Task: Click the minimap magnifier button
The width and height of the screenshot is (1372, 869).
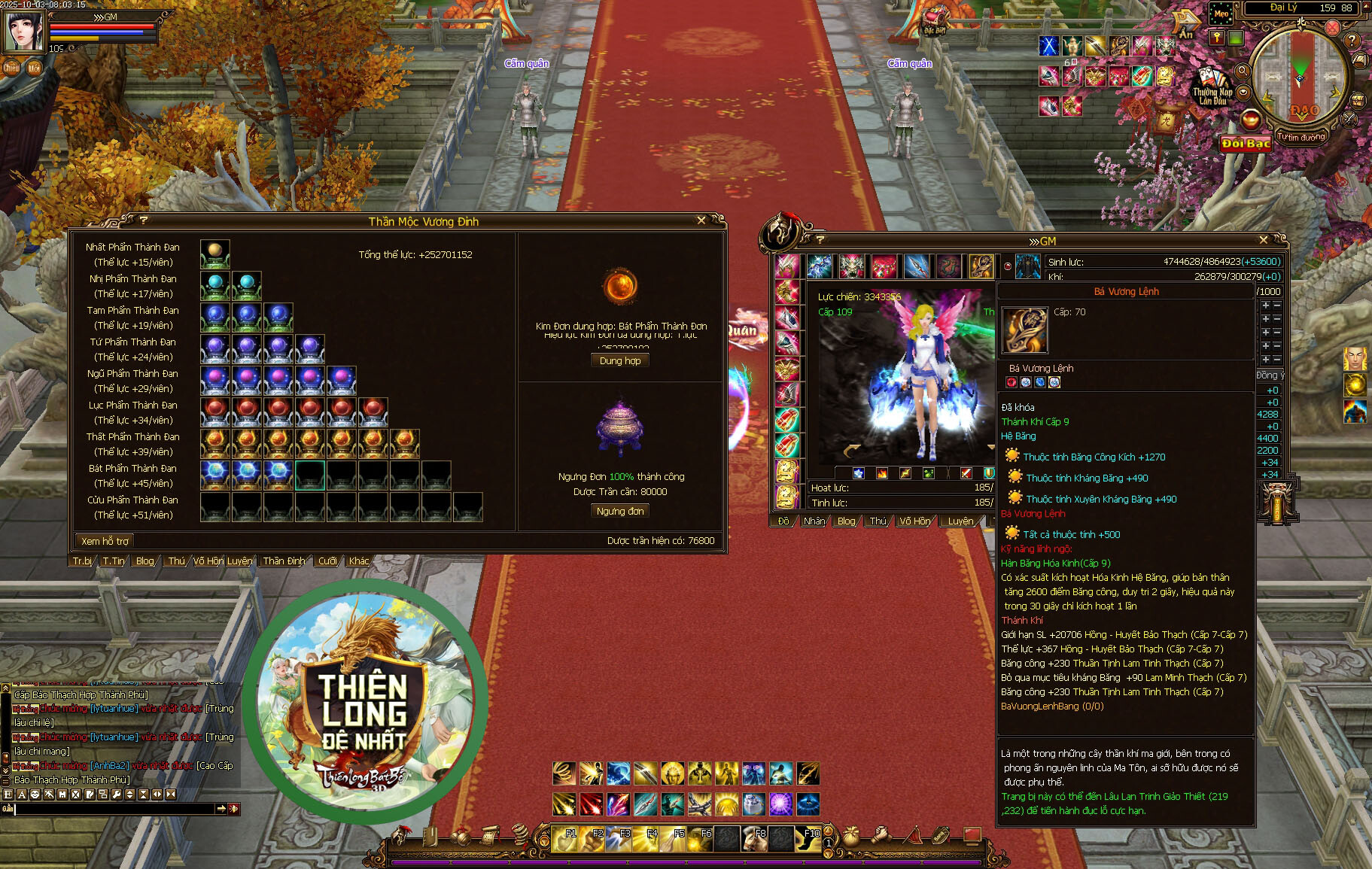Action: coord(1243,71)
